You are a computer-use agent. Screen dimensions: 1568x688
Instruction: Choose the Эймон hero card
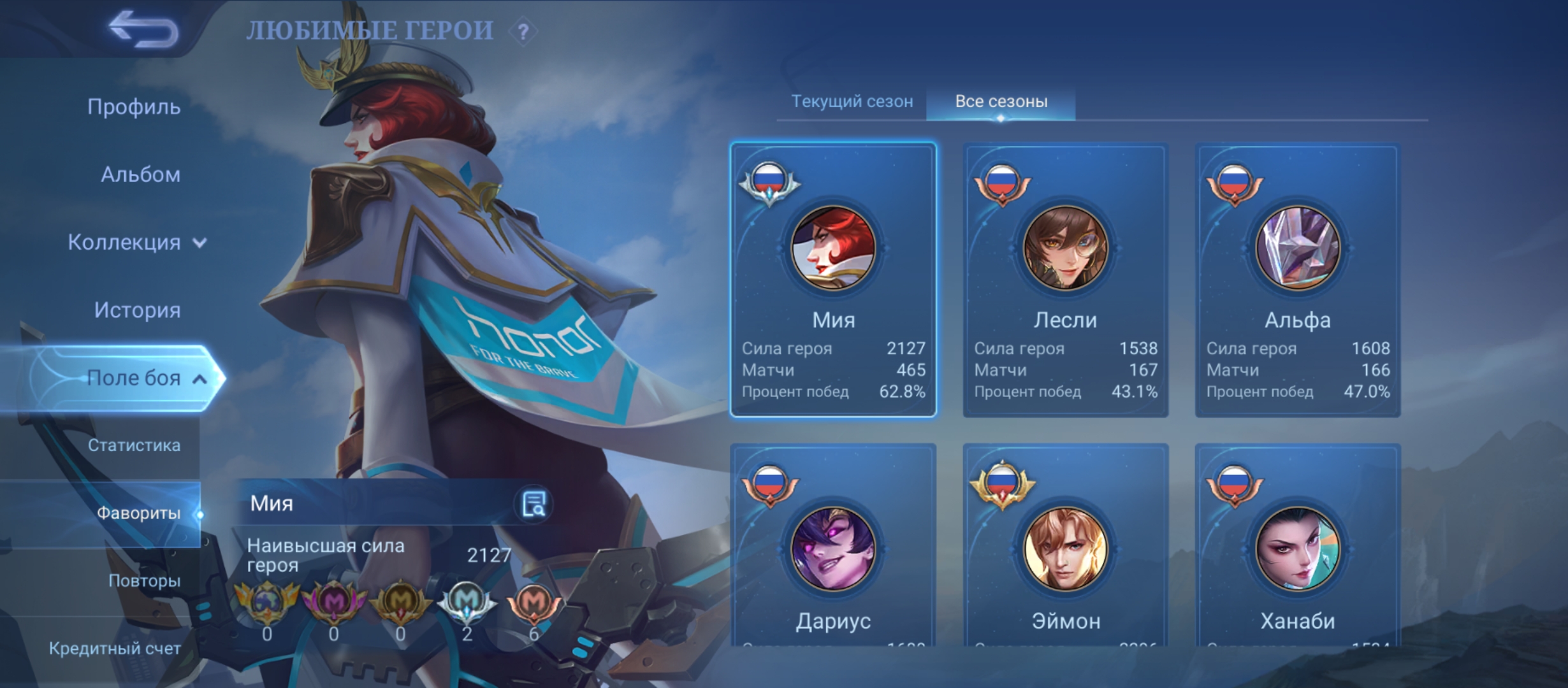[1065, 548]
